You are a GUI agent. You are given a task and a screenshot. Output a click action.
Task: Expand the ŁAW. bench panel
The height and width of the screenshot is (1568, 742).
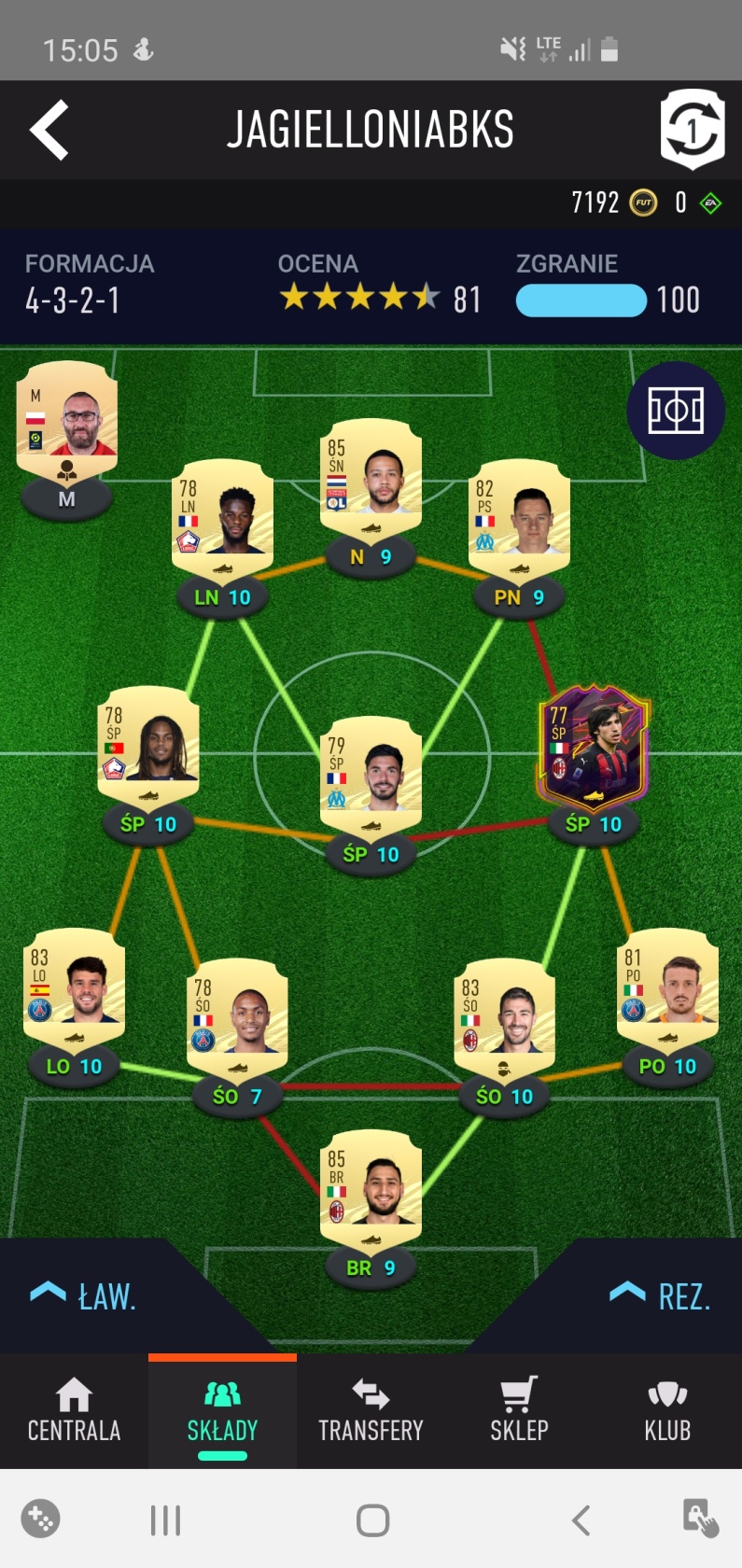click(x=84, y=1295)
